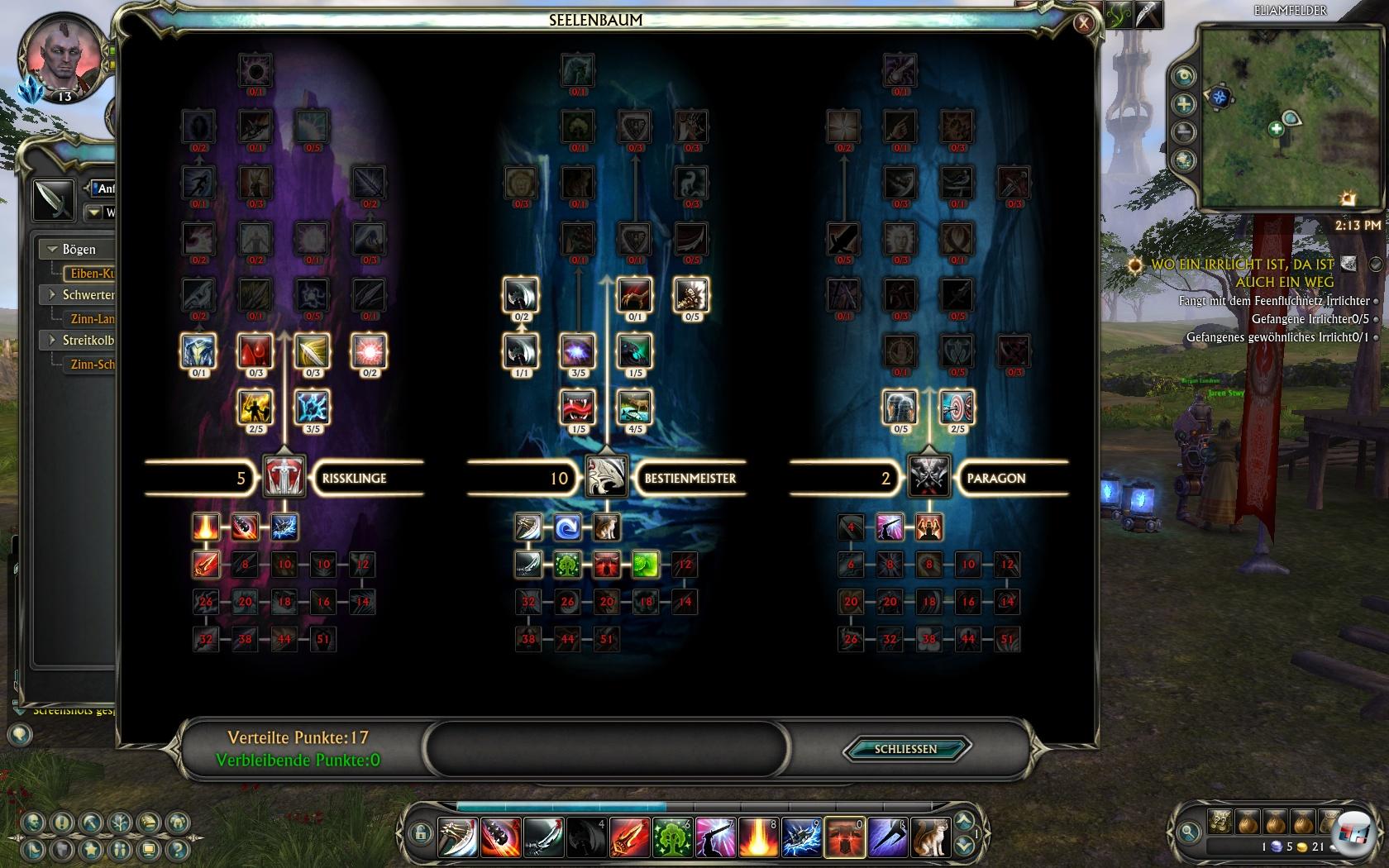Select the Paragon soul emblem
1389x868 pixels.
[928, 477]
